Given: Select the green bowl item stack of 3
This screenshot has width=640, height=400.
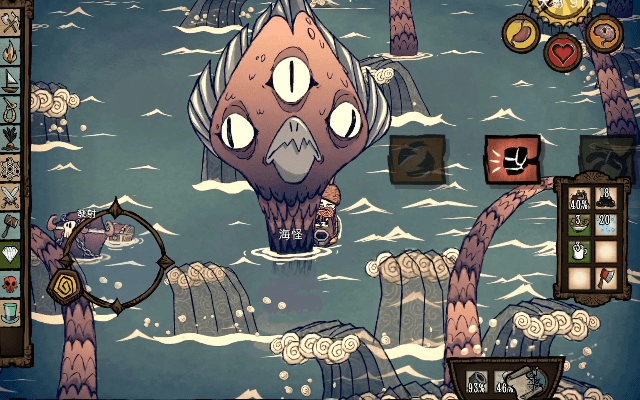Looking at the screenshot, I should click(x=579, y=223).
